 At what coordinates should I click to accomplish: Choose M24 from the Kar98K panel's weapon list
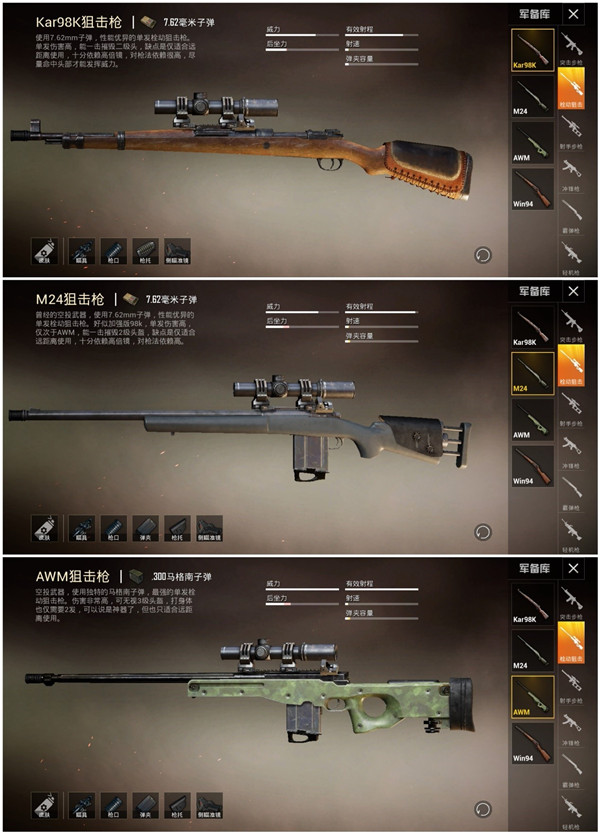[x=532, y=96]
